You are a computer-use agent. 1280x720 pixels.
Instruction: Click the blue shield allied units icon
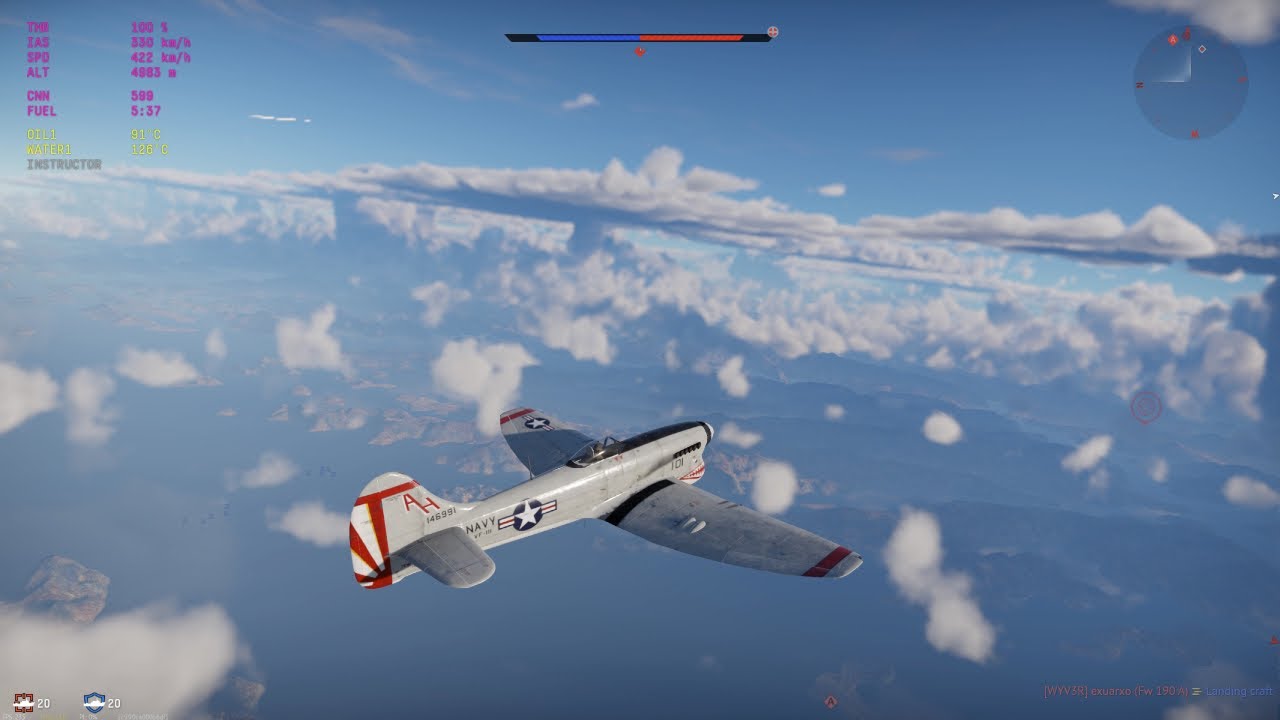click(x=94, y=702)
